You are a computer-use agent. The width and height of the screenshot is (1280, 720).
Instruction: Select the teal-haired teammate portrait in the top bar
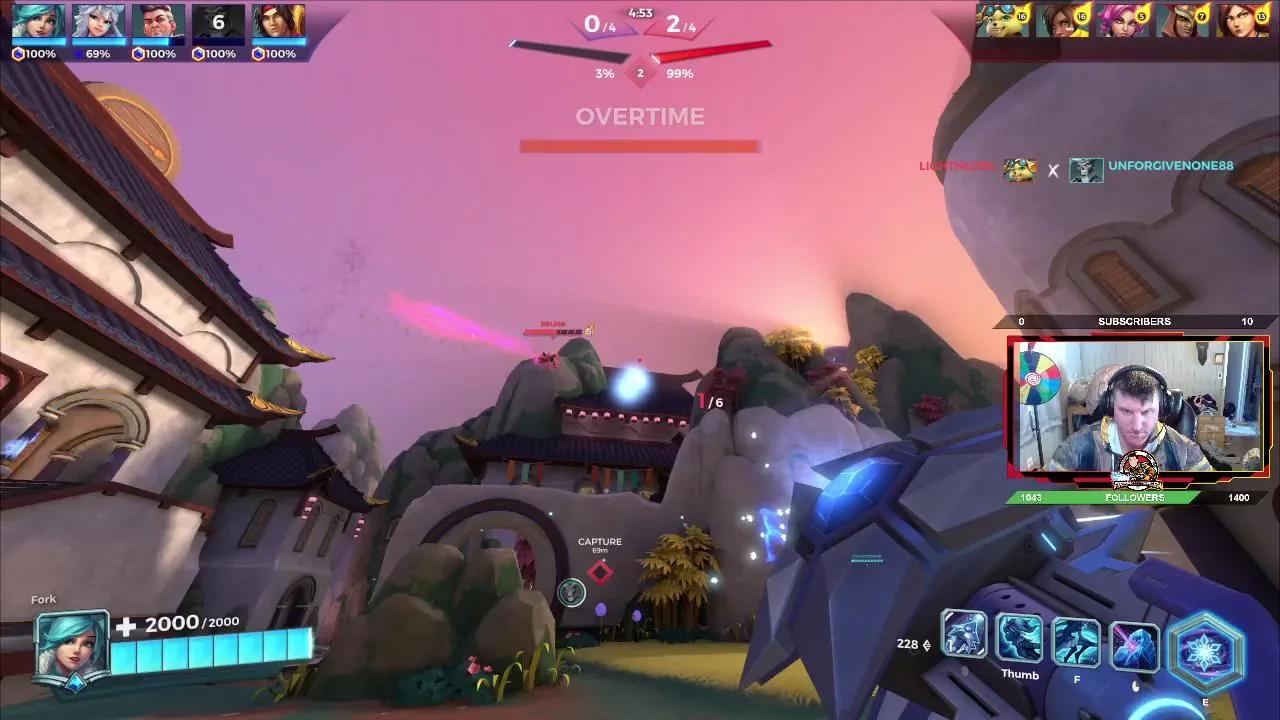pyautogui.click(x=38, y=22)
